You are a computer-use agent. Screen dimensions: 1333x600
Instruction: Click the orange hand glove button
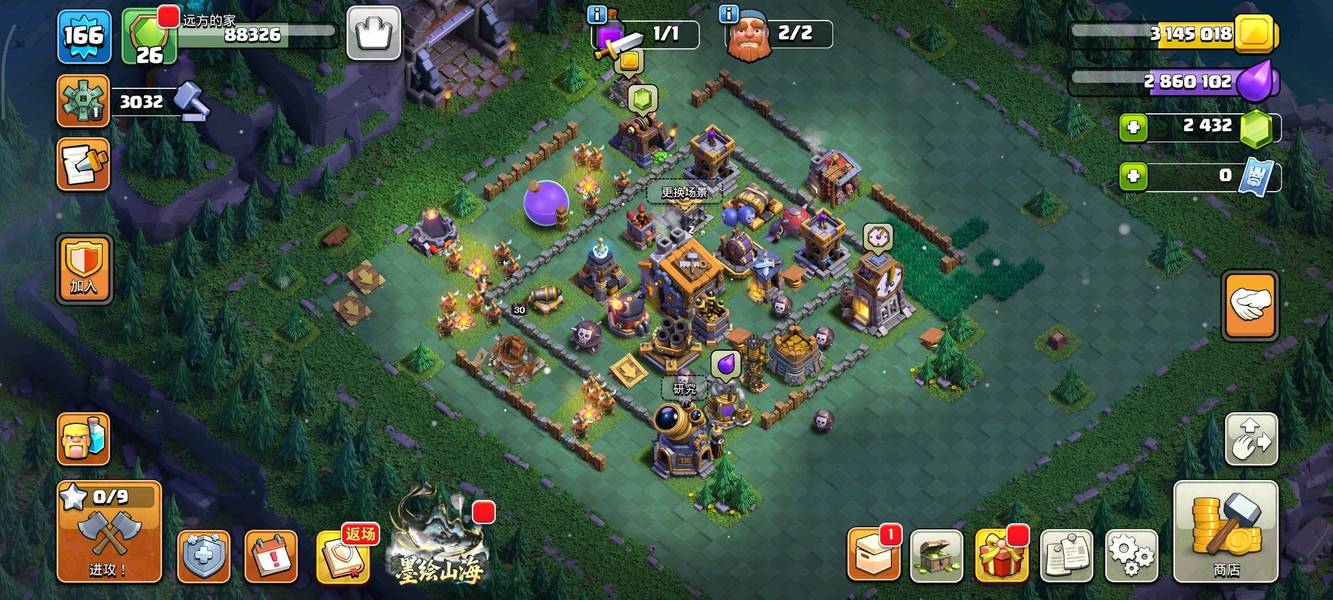tap(1249, 306)
